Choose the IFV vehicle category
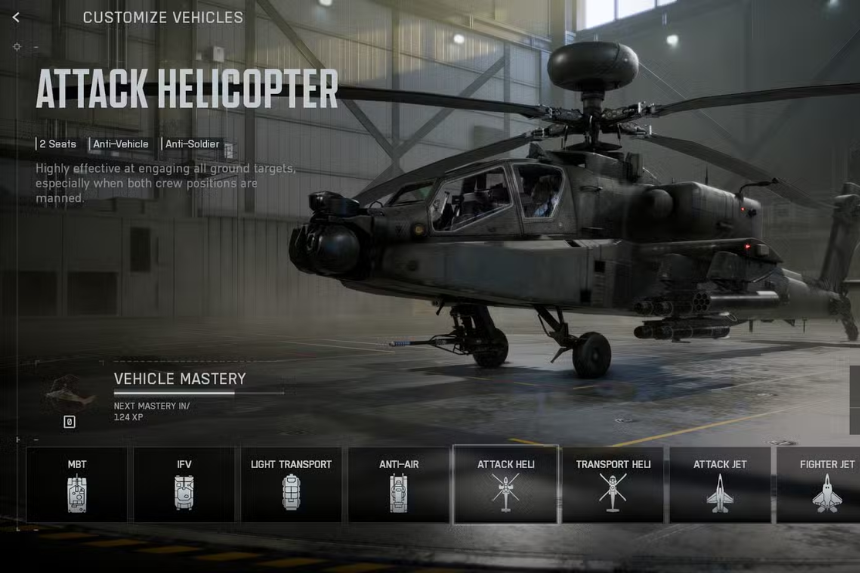Screen dimensions: 860x573 click(x=184, y=485)
